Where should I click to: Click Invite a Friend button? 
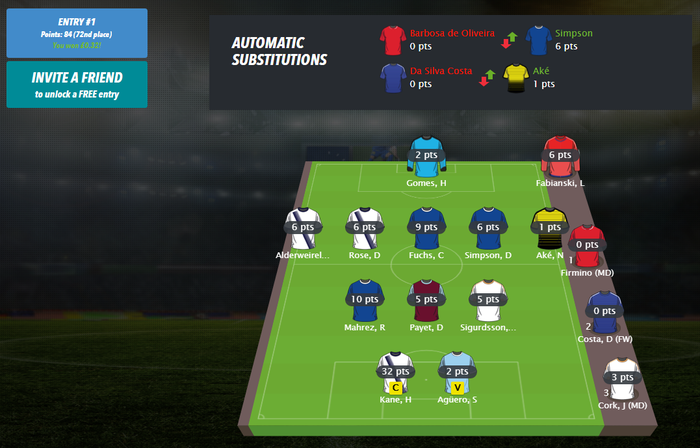76,84
